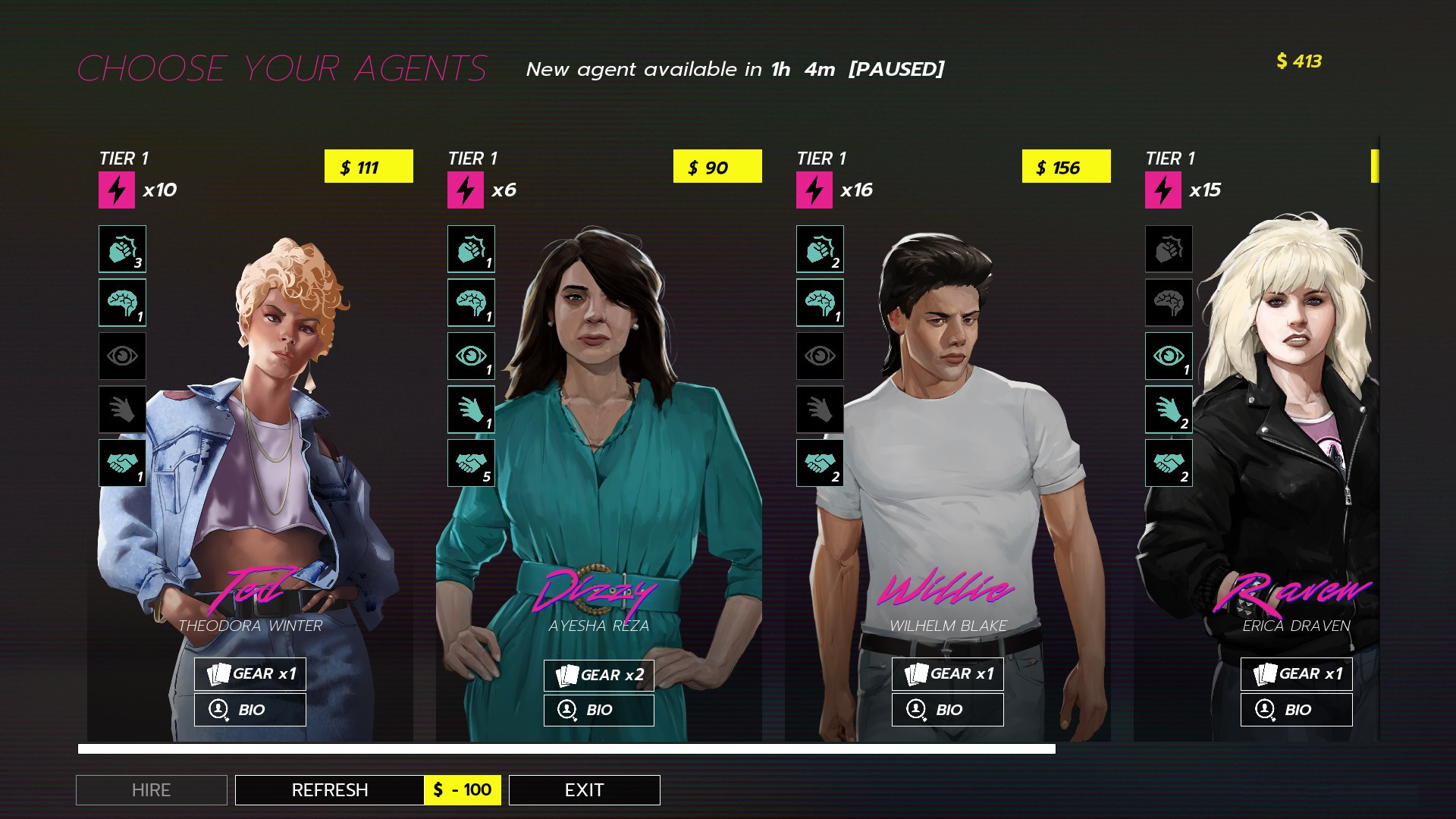Click the $156 price tag for Willie
The width and height of the screenshot is (1456, 819).
[1066, 168]
